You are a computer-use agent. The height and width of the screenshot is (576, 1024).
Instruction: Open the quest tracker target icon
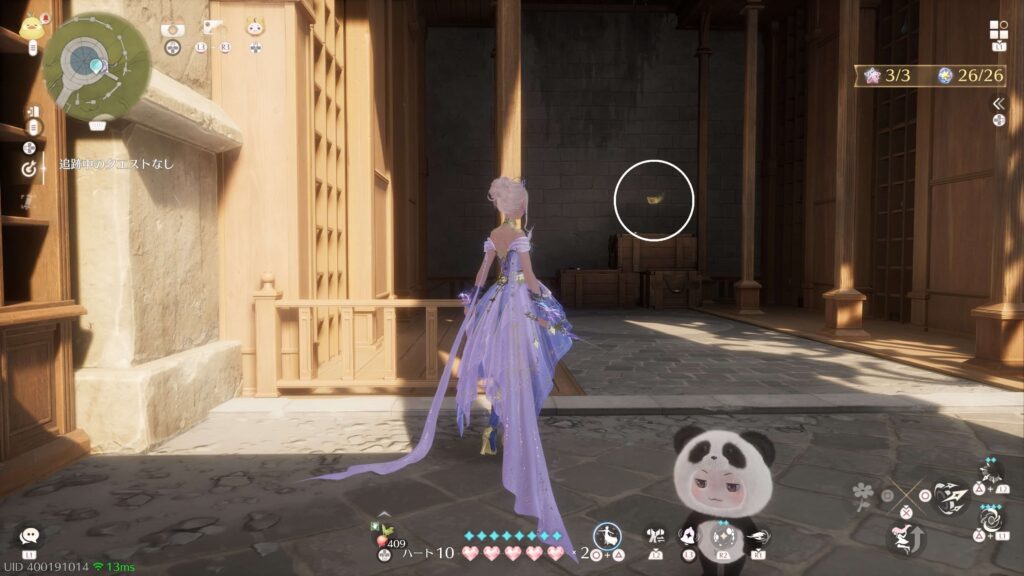(28, 170)
